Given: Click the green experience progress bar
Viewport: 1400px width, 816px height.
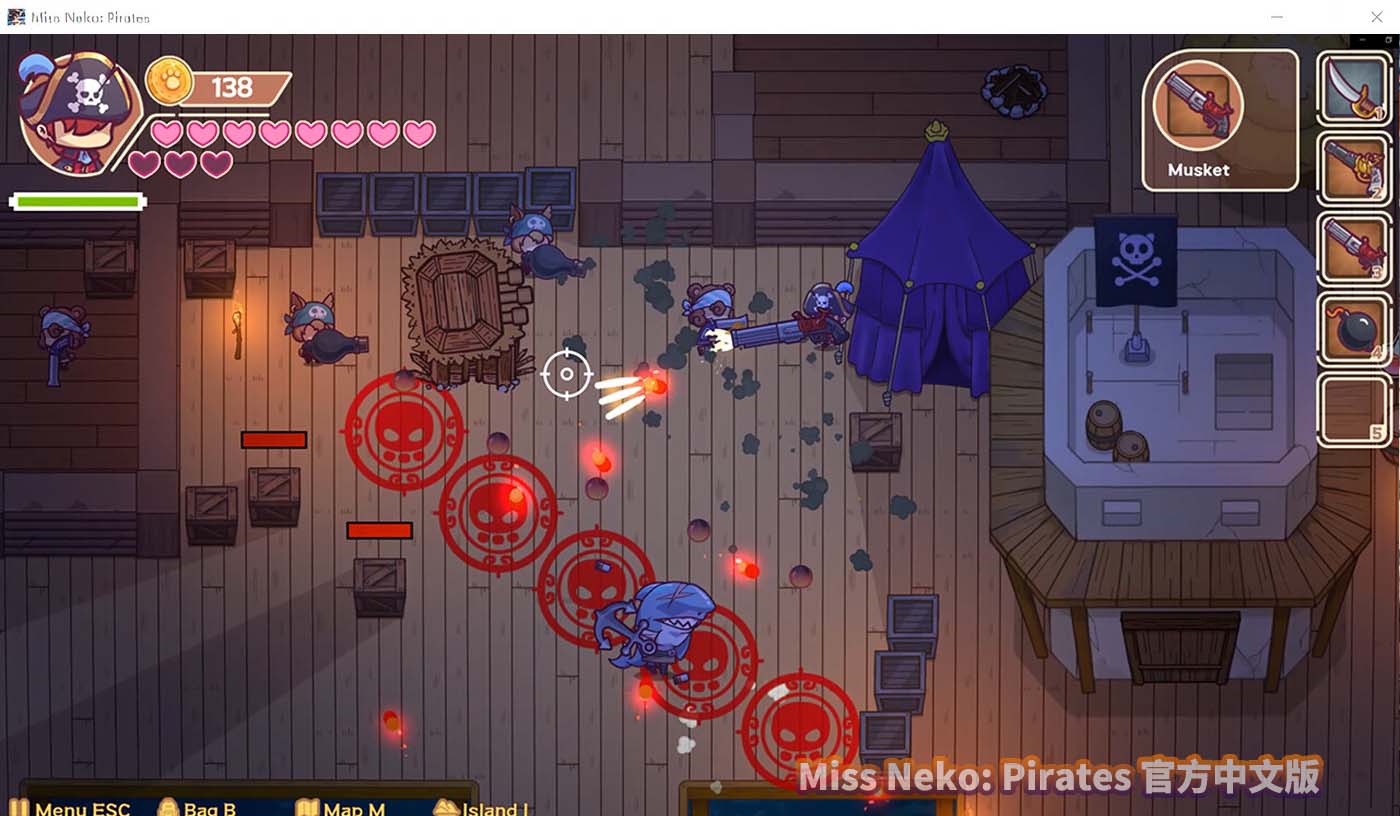Looking at the screenshot, I should (x=77, y=200).
